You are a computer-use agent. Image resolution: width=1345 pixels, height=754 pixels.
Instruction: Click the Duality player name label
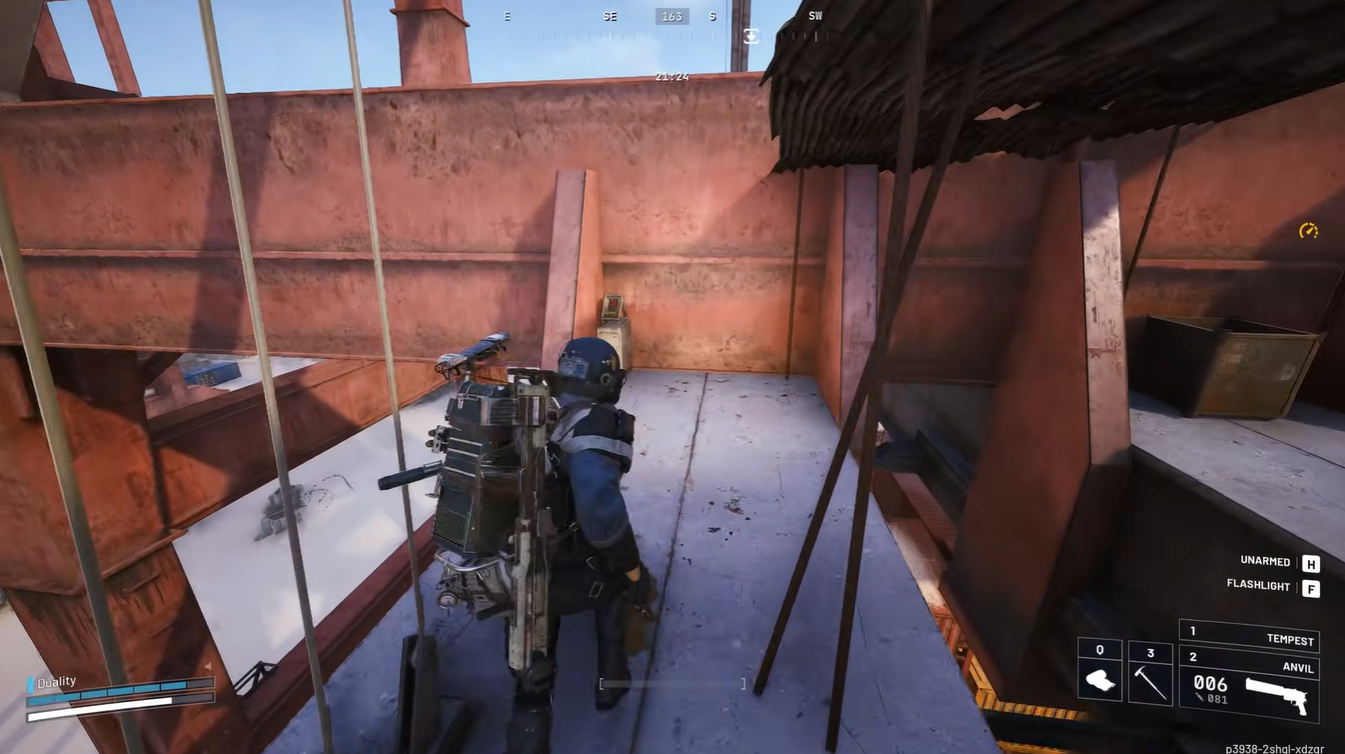click(56, 681)
